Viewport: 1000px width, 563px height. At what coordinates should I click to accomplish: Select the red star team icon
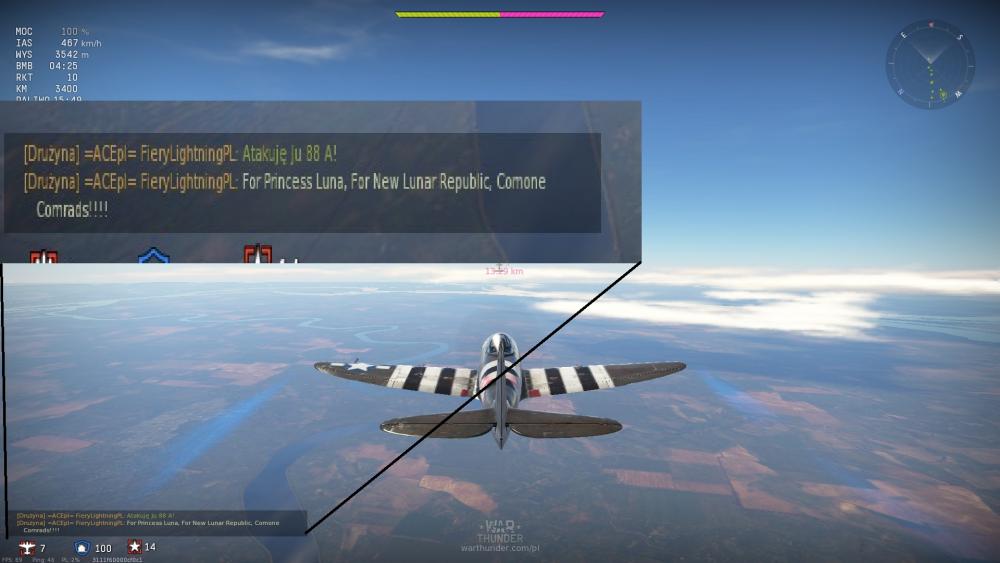click(134, 547)
